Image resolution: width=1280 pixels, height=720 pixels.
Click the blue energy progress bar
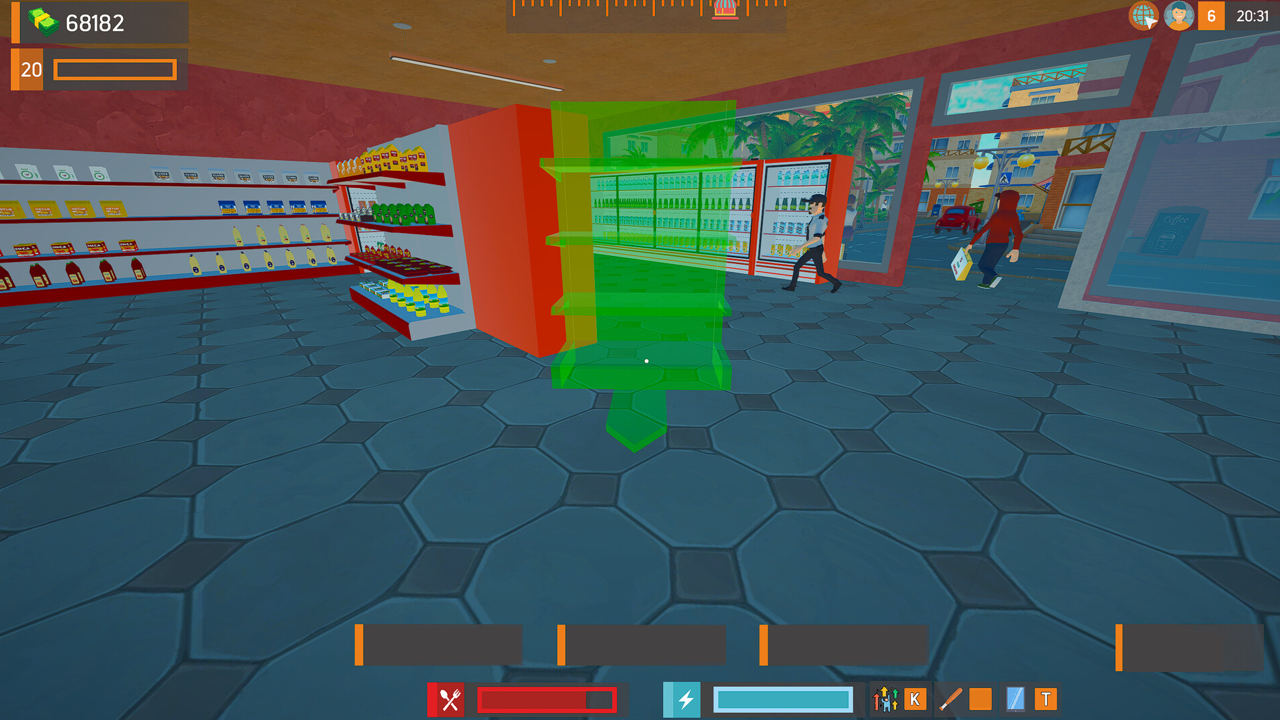click(x=783, y=699)
